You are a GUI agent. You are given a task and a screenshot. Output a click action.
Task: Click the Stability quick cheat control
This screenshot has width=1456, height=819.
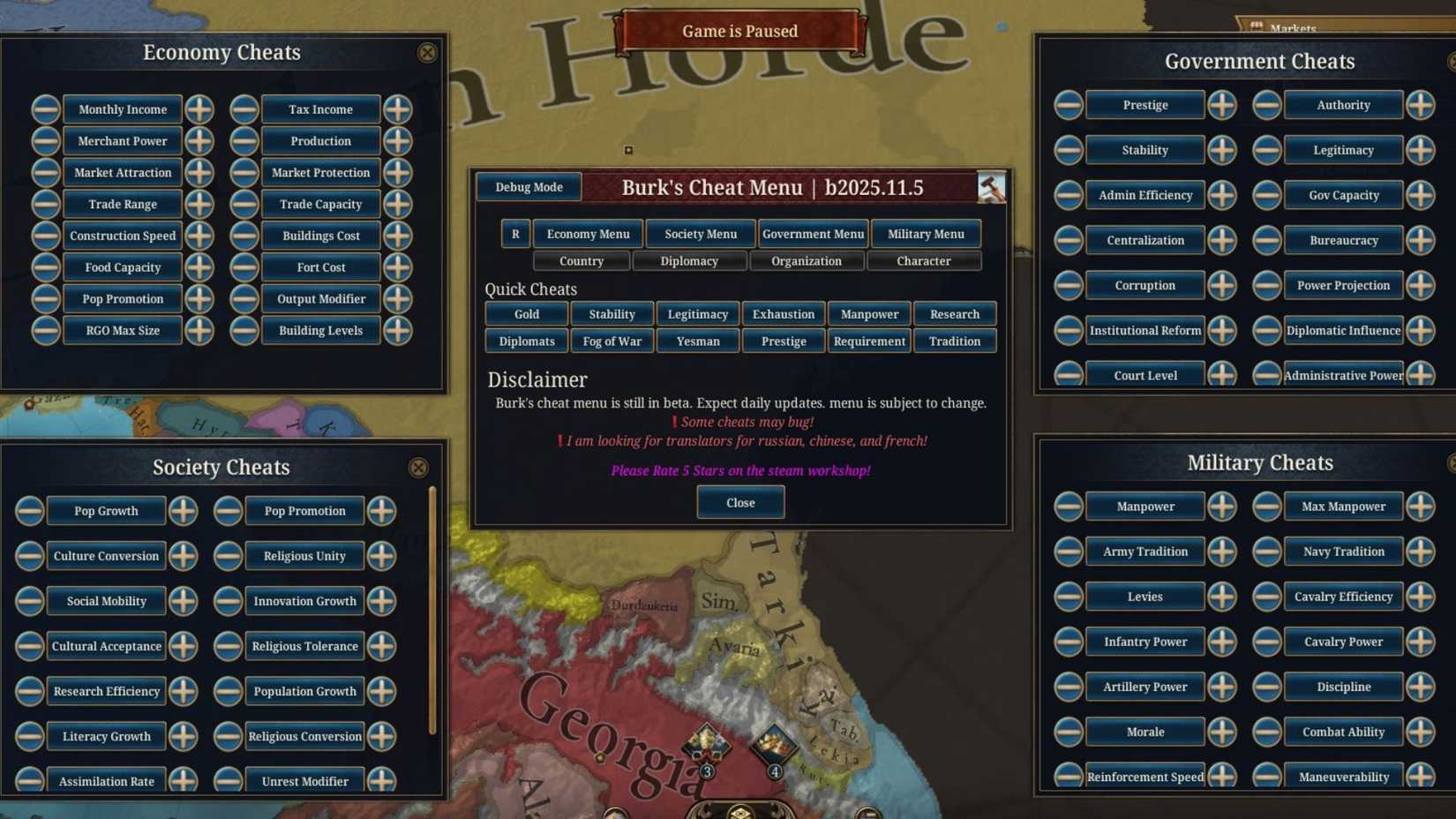612,313
